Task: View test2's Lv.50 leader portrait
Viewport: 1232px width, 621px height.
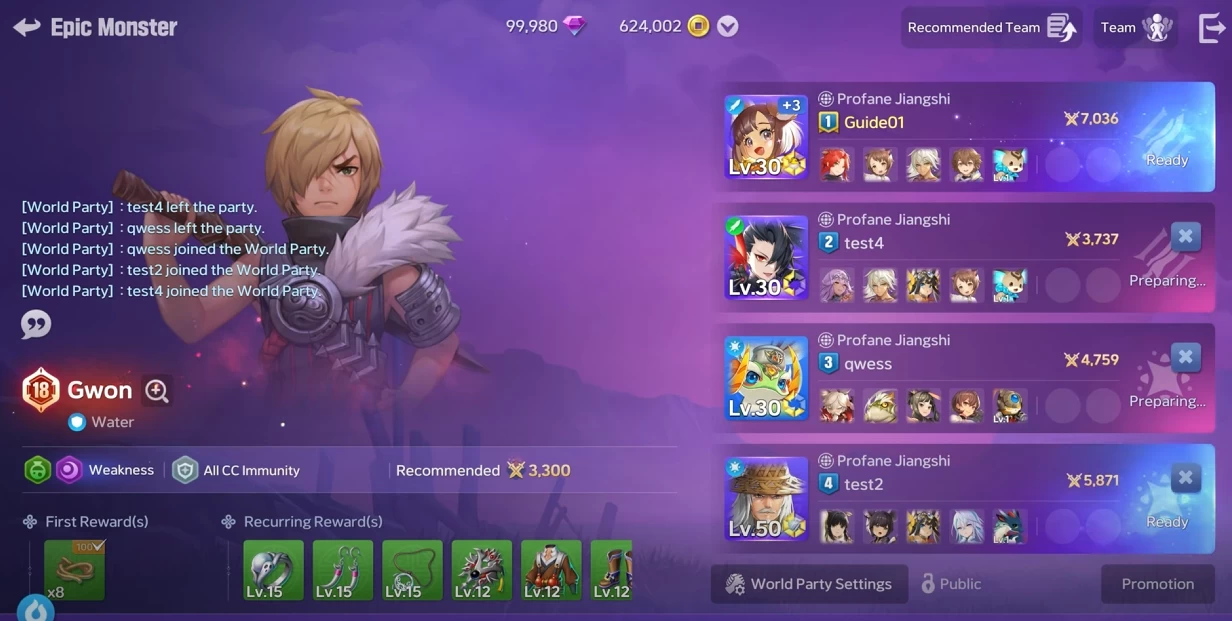Action: tap(766, 499)
